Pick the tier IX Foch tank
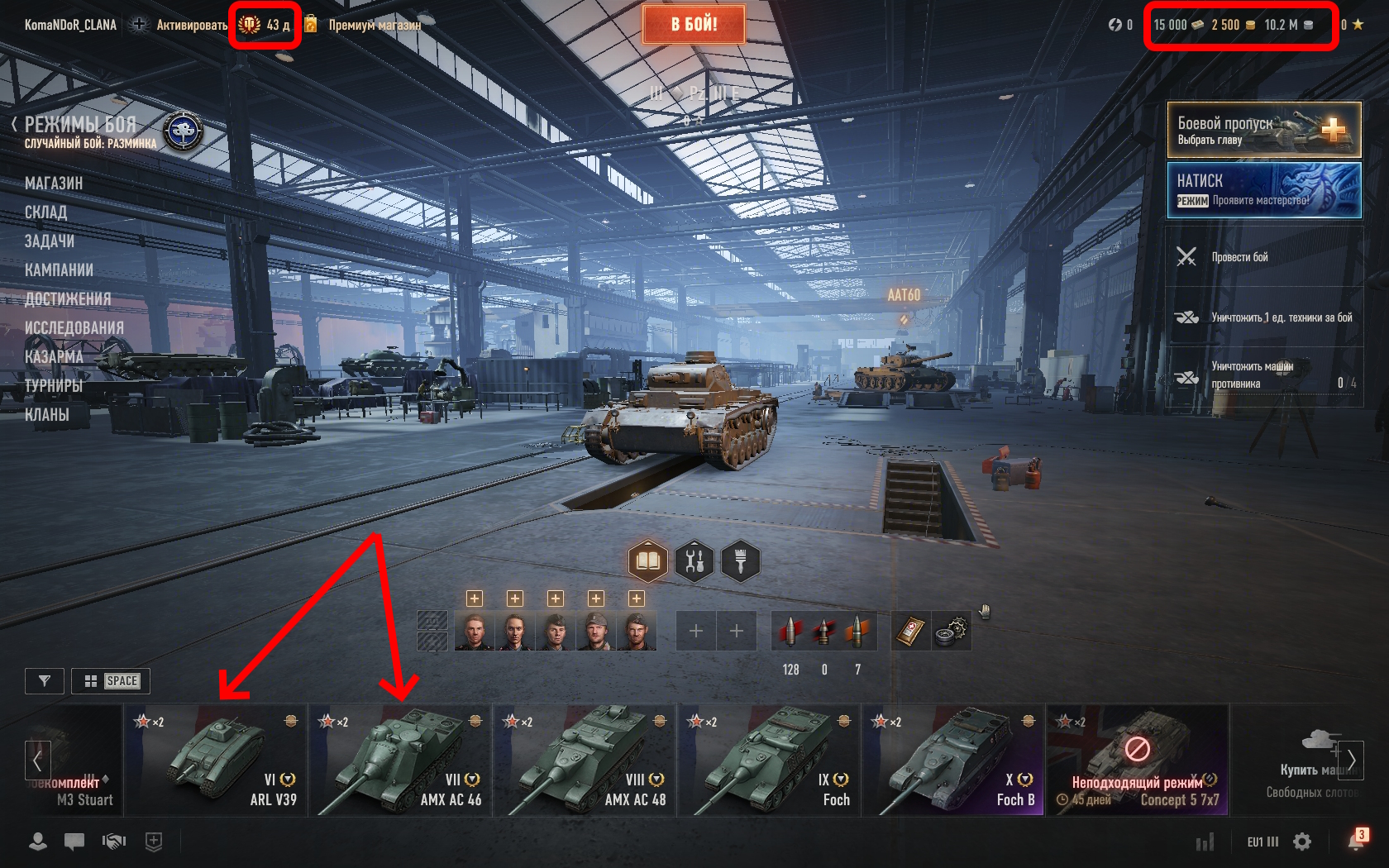The height and width of the screenshot is (868, 1389). coord(769,760)
